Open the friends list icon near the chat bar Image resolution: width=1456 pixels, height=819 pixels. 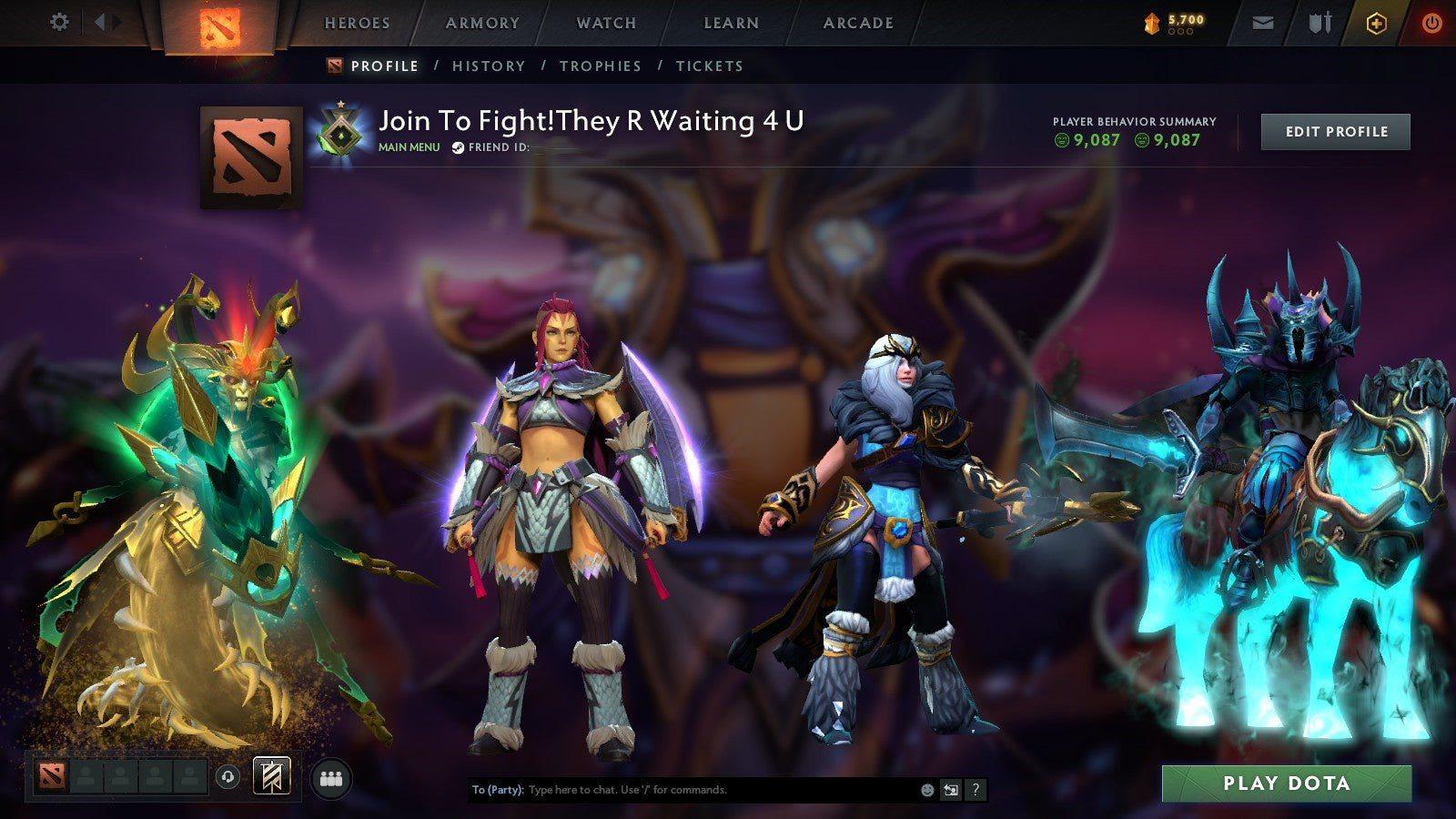tap(332, 776)
